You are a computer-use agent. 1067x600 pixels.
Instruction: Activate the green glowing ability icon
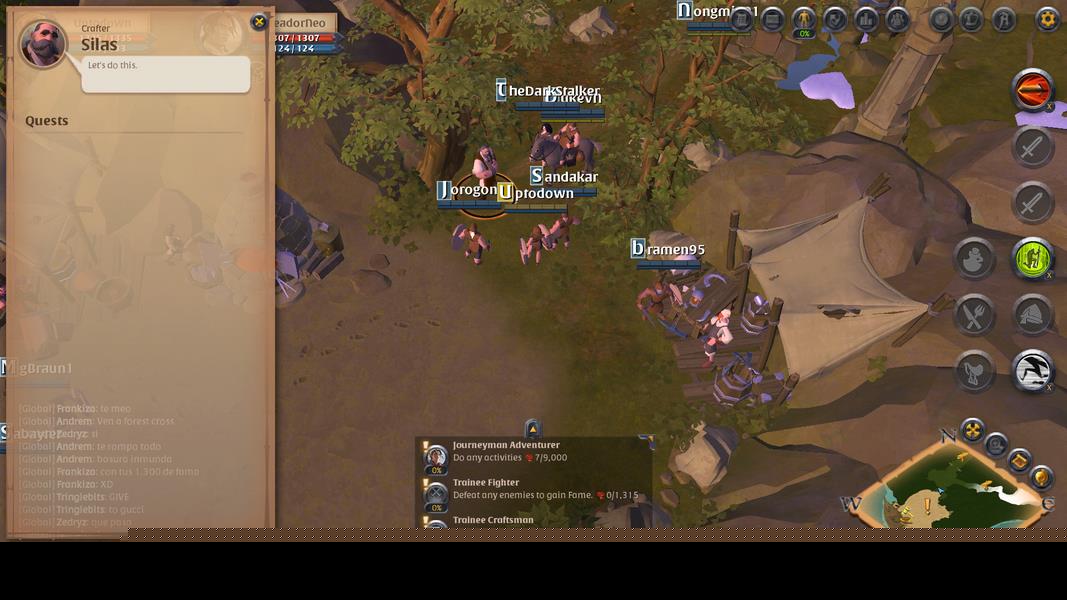[1032, 259]
